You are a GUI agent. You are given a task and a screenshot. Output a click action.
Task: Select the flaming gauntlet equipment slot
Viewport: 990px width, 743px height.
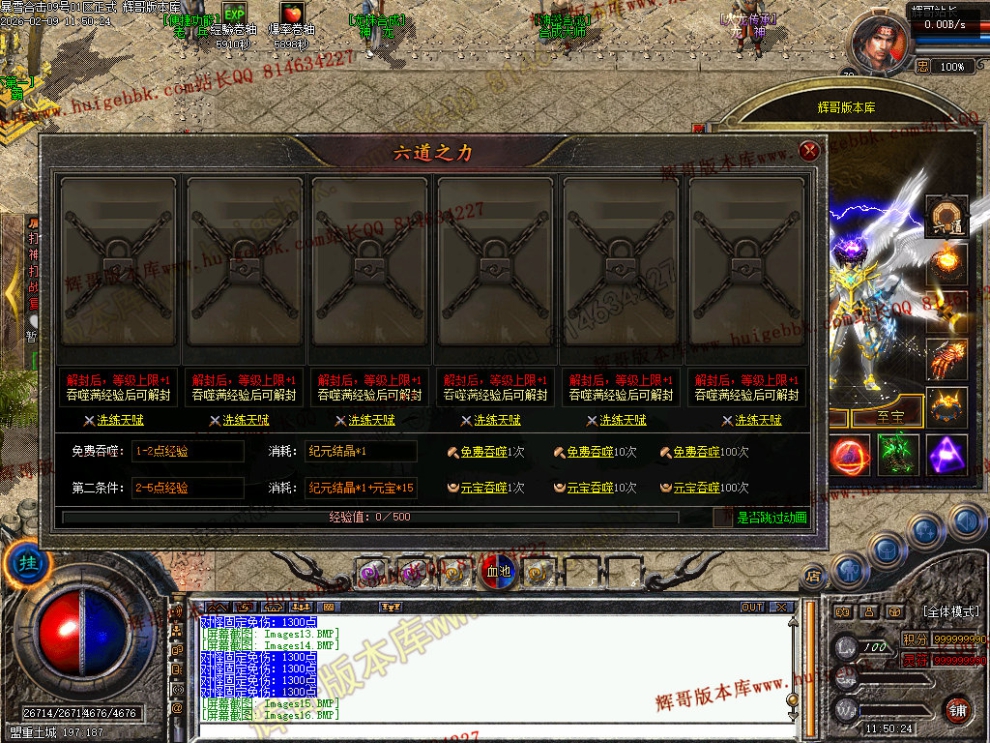pyautogui.click(x=945, y=359)
